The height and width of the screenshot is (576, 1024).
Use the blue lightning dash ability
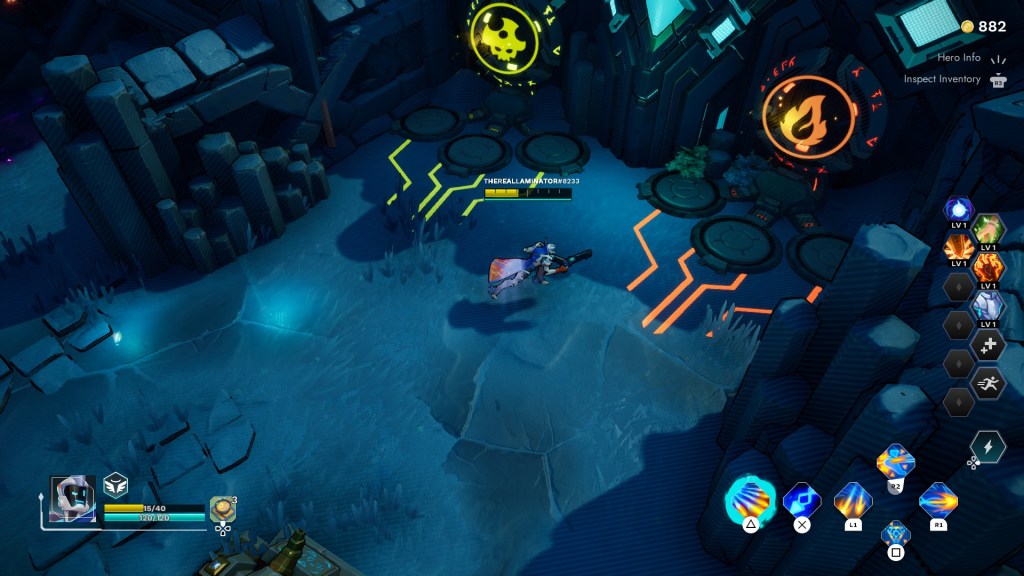tap(801, 498)
